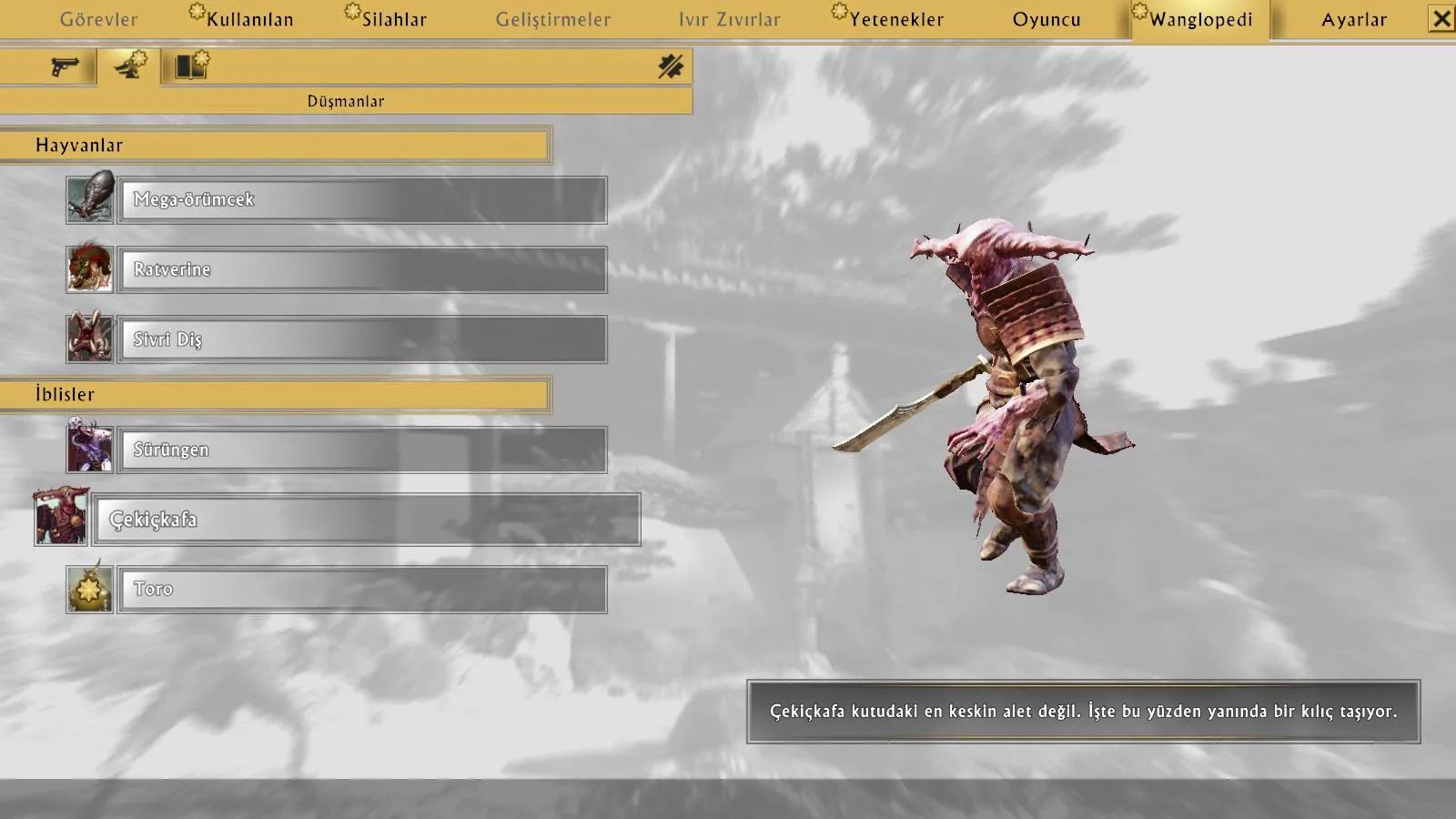Open the Sivri Diş entry

[362, 339]
